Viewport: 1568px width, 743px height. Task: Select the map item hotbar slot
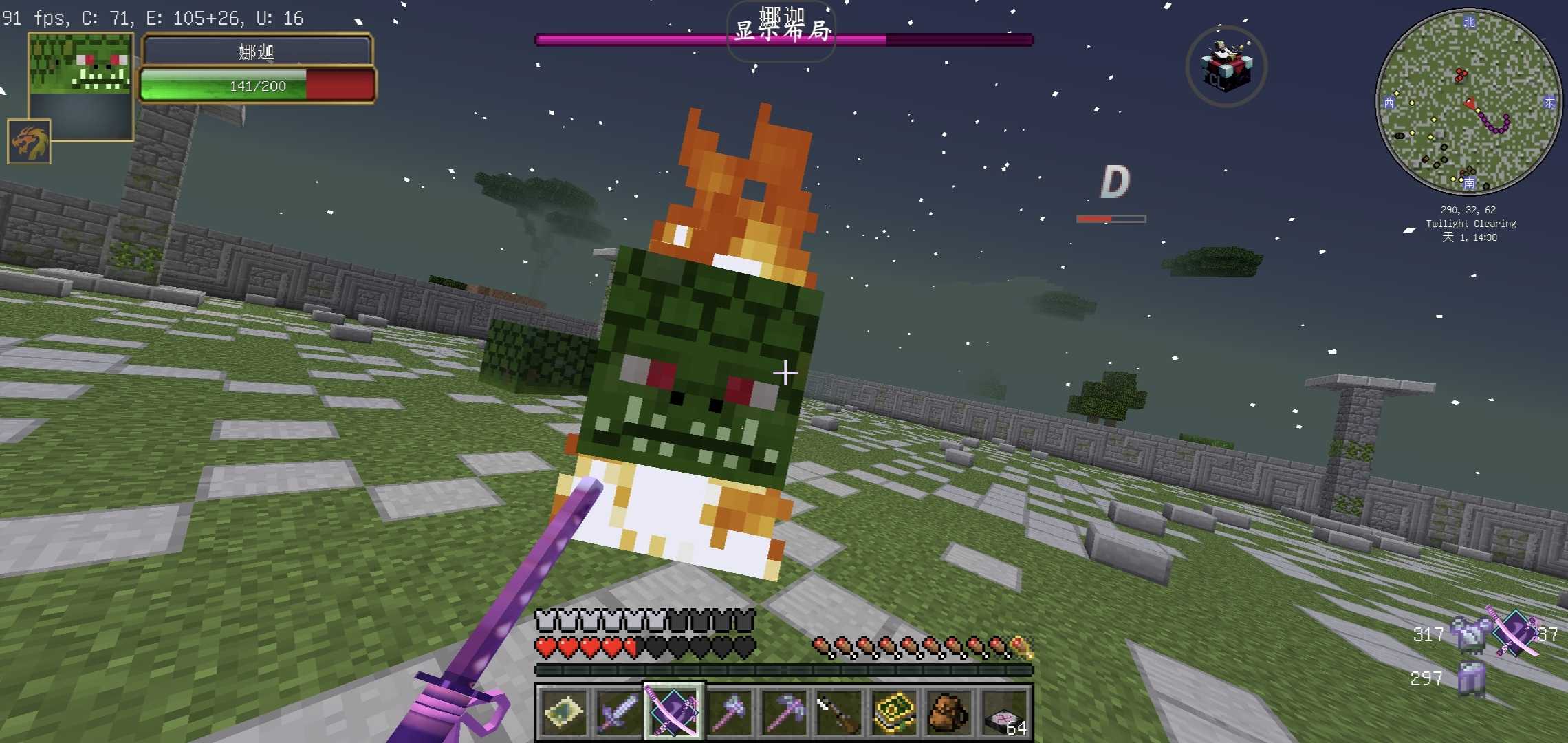[563, 712]
